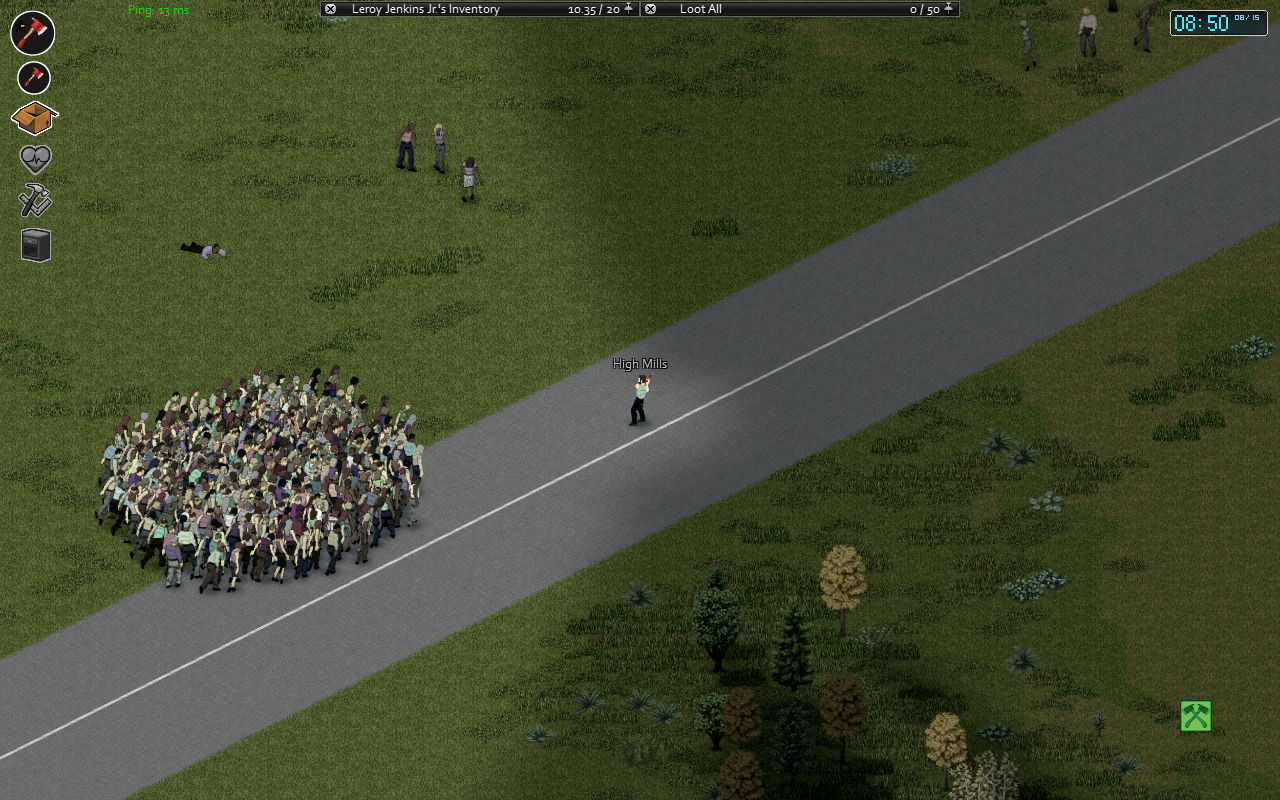Open the crafting menu hammer icon
Image resolution: width=1280 pixels, height=800 pixels.
tap(33, 200)
